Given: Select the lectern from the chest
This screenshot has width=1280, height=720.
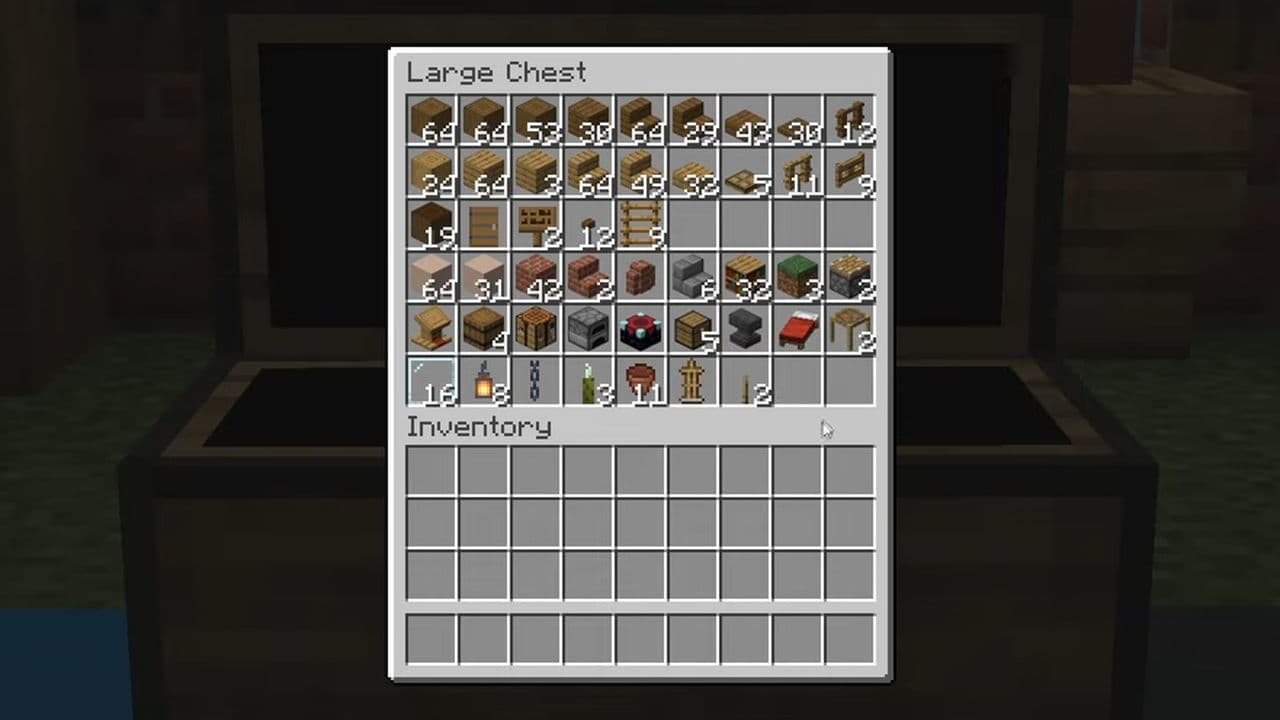Looking at the screenshot, I should click(431, 328).
